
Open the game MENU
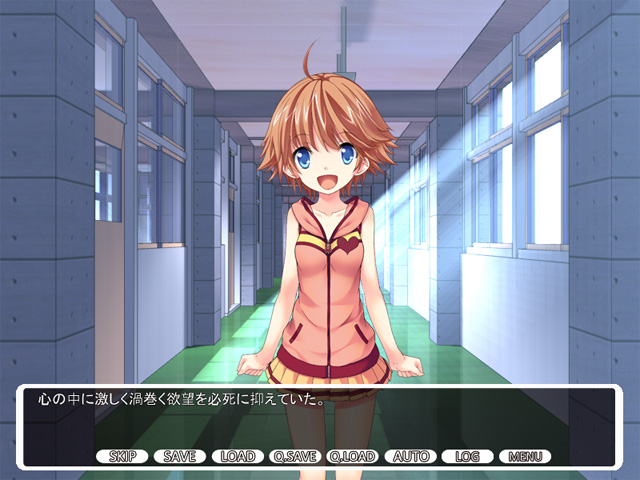click(525, 456)
